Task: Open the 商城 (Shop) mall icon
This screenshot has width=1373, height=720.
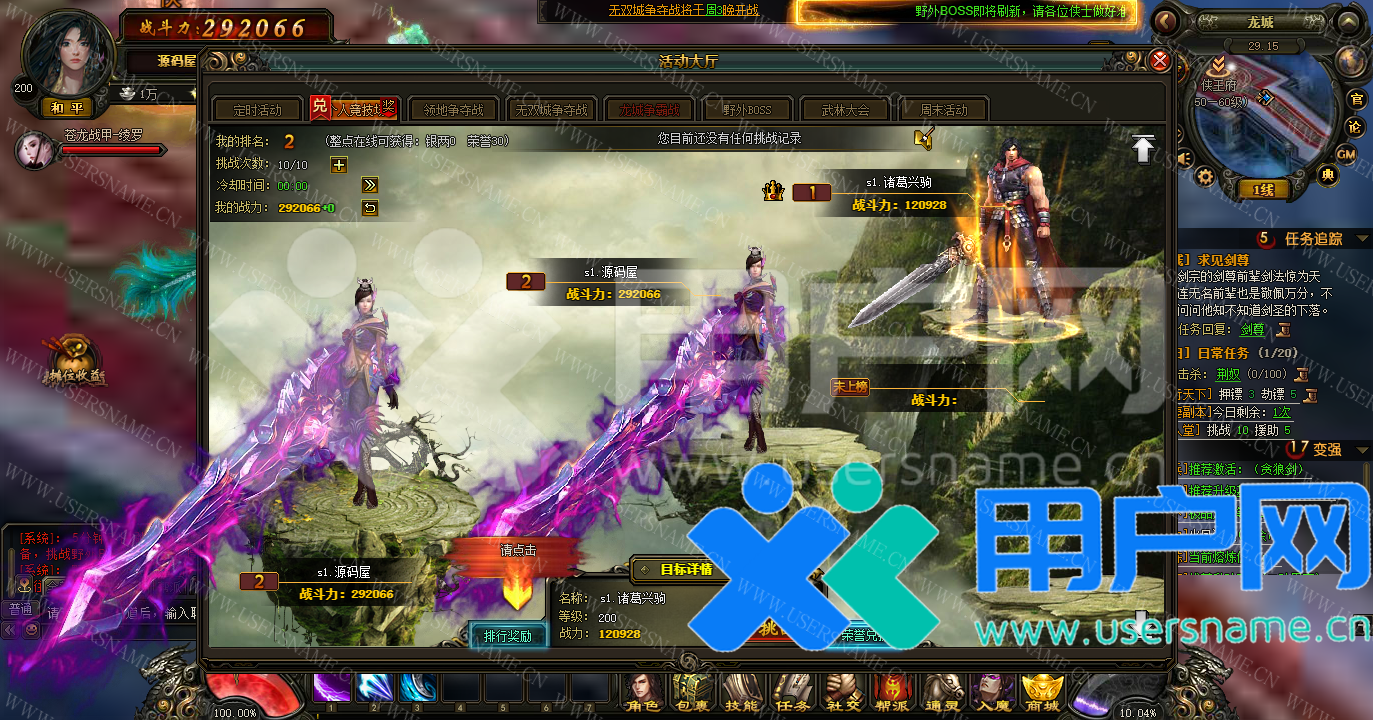Action: point(1043,690)
